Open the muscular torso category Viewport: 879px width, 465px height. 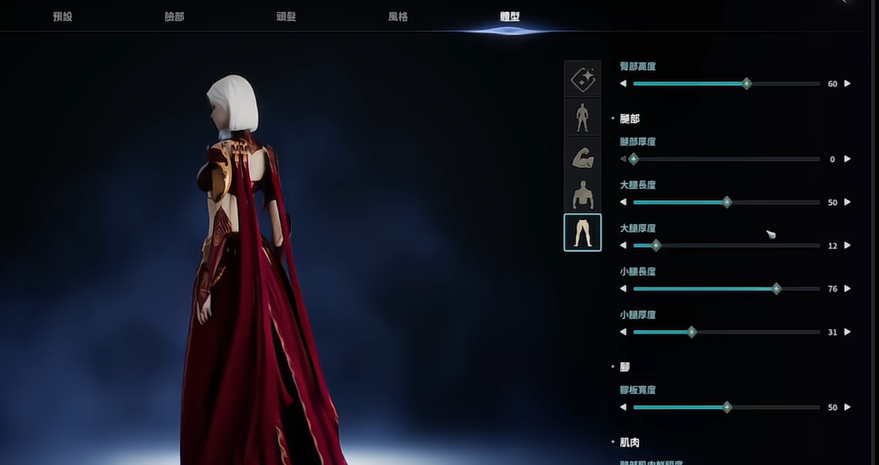click(582, 194)
